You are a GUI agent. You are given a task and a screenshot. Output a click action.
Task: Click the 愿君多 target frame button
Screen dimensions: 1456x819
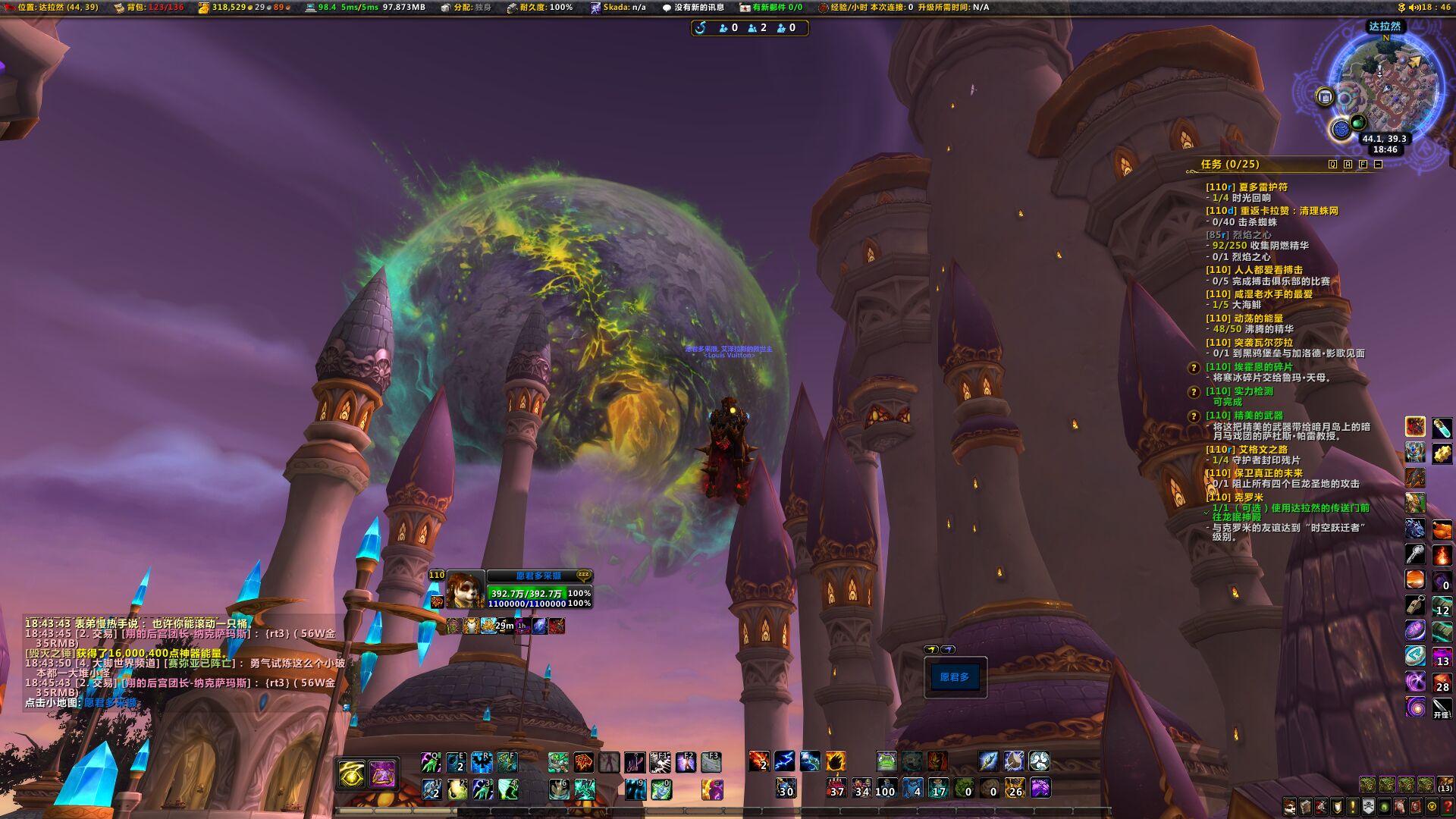click(955, 677)
